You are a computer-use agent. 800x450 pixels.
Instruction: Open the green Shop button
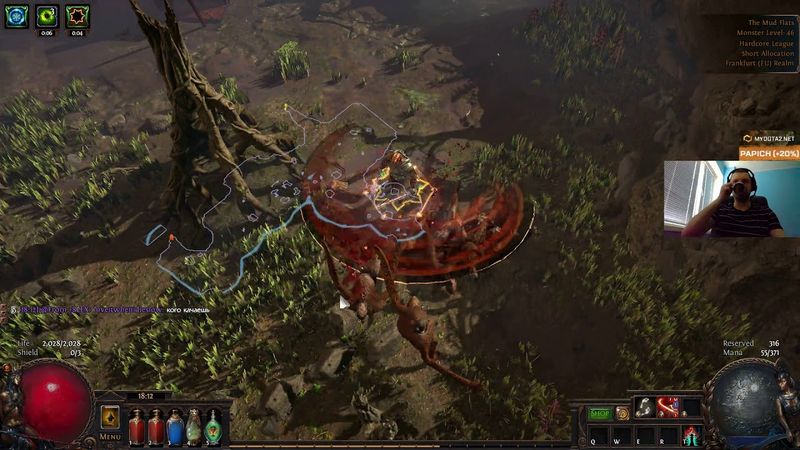(x=600, y=413)
